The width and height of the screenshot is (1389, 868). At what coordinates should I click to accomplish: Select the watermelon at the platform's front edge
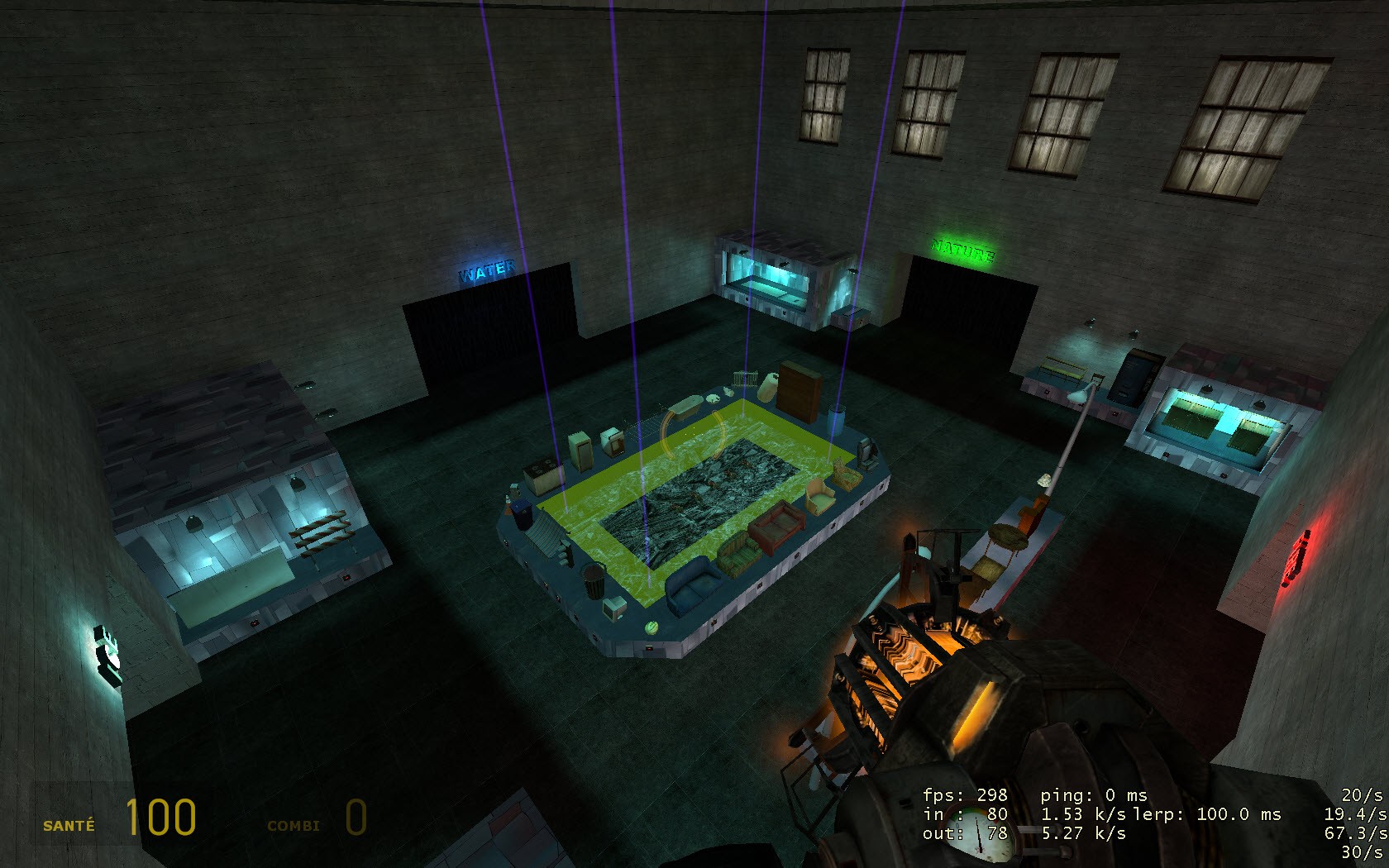pyautogui.click(x=652, y=627)
